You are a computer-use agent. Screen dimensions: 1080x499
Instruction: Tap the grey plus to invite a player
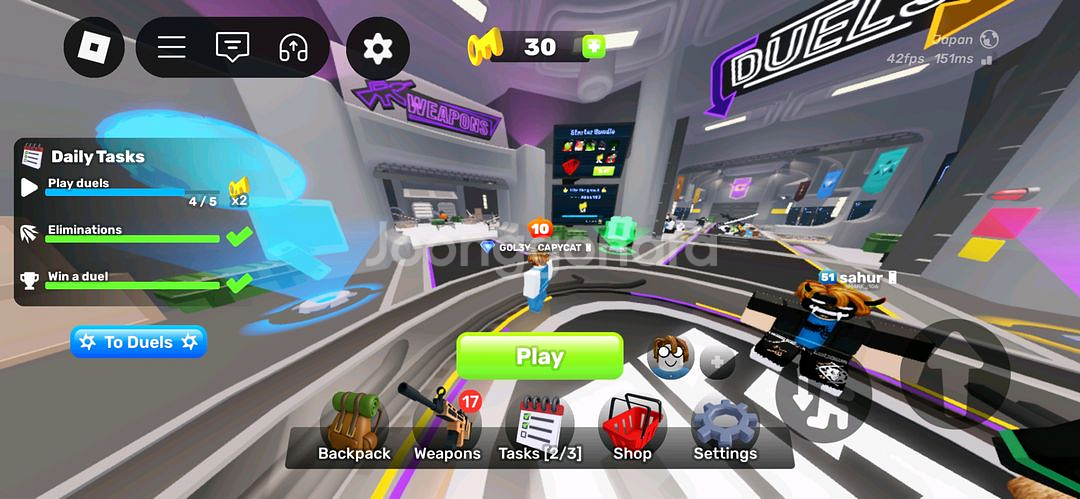click(x=717, y=362)
